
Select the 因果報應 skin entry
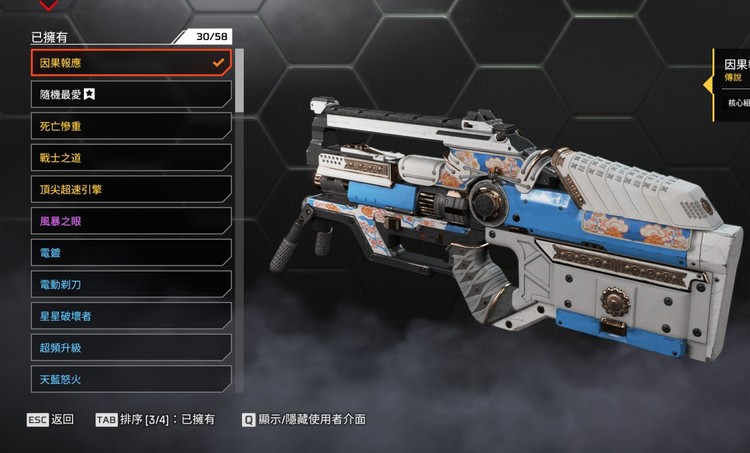click(x=131, y=63)
